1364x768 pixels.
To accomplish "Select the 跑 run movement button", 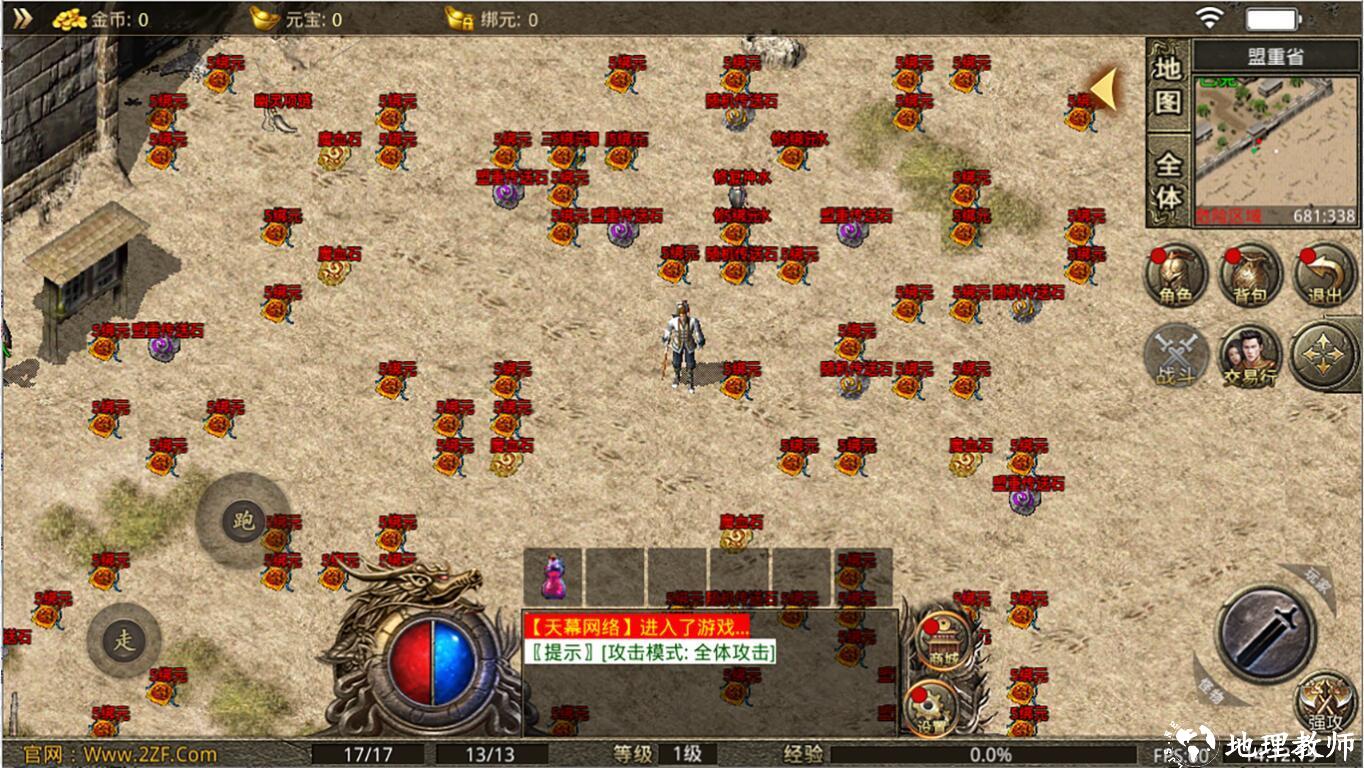I will 243,520.
